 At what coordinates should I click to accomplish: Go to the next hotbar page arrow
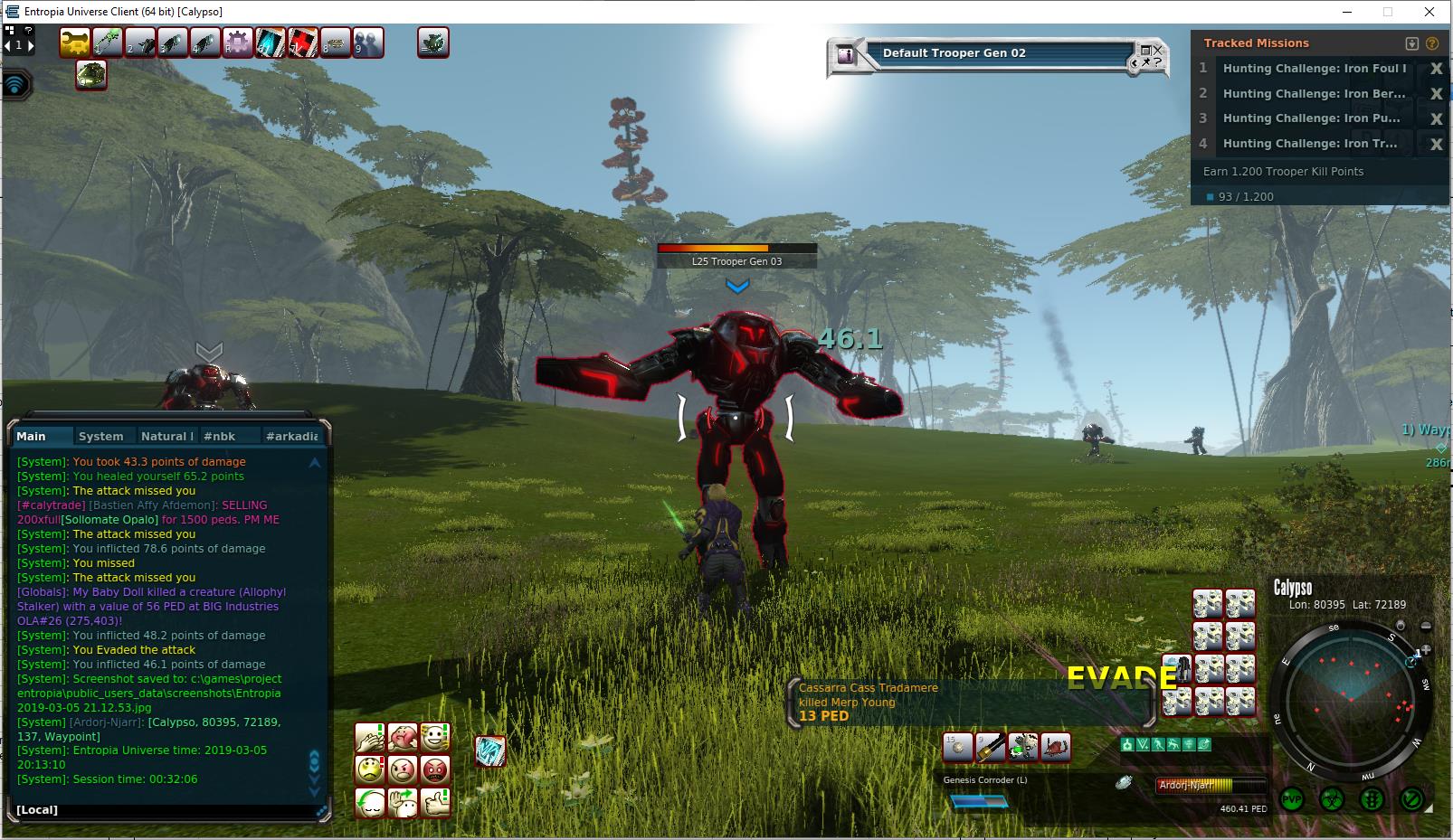point(30,44)
